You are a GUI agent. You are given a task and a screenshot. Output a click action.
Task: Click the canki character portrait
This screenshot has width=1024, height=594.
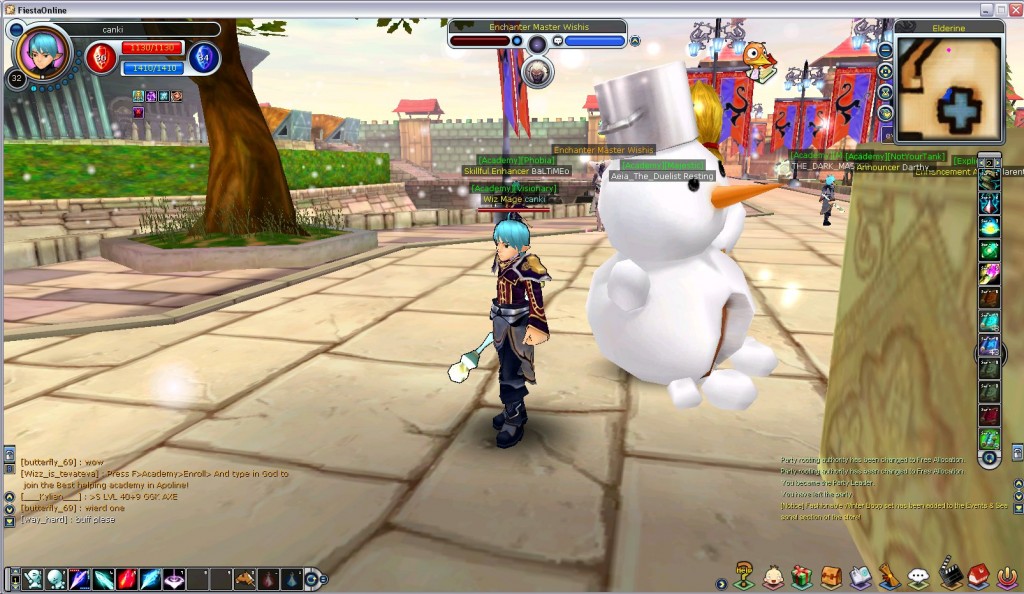(43, 52)
